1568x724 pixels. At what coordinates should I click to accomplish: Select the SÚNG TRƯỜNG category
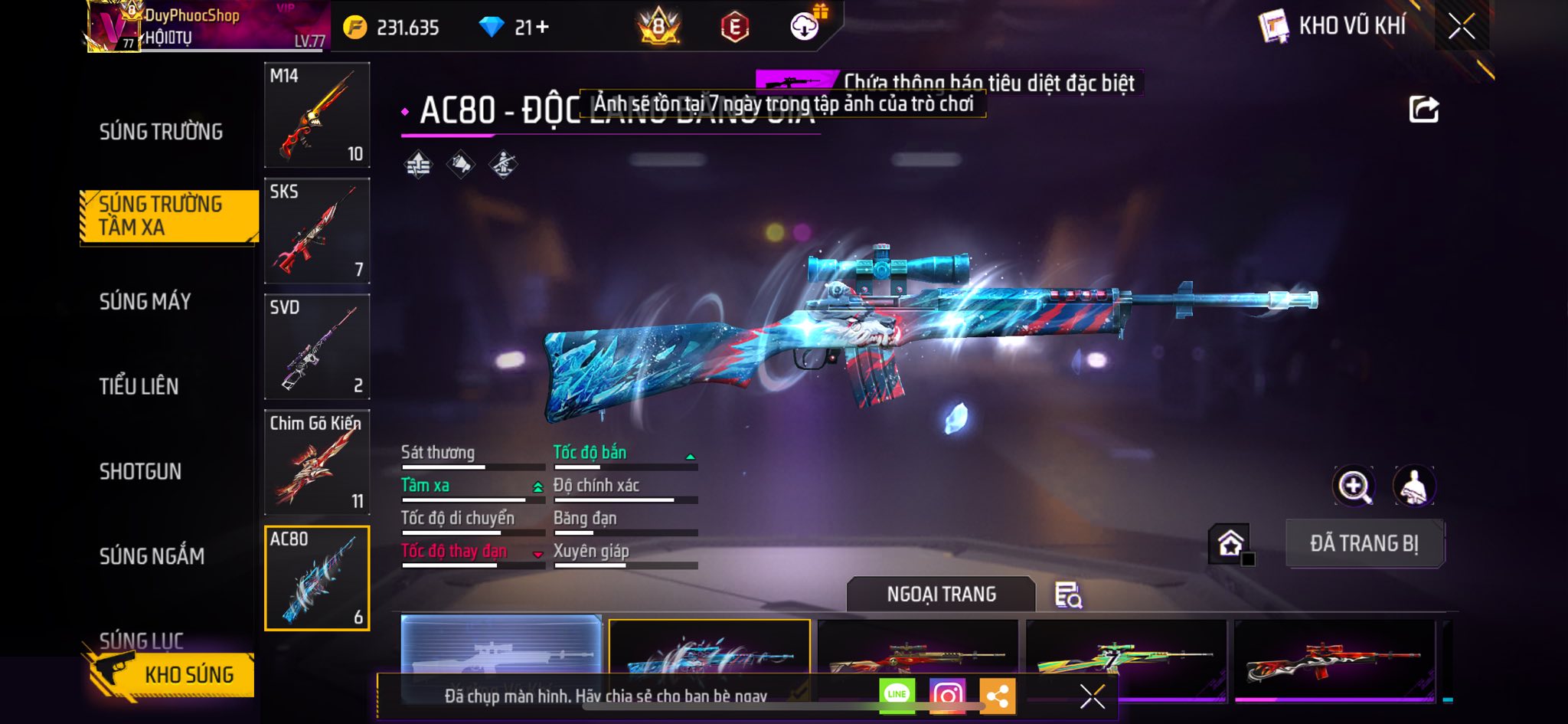161,132
